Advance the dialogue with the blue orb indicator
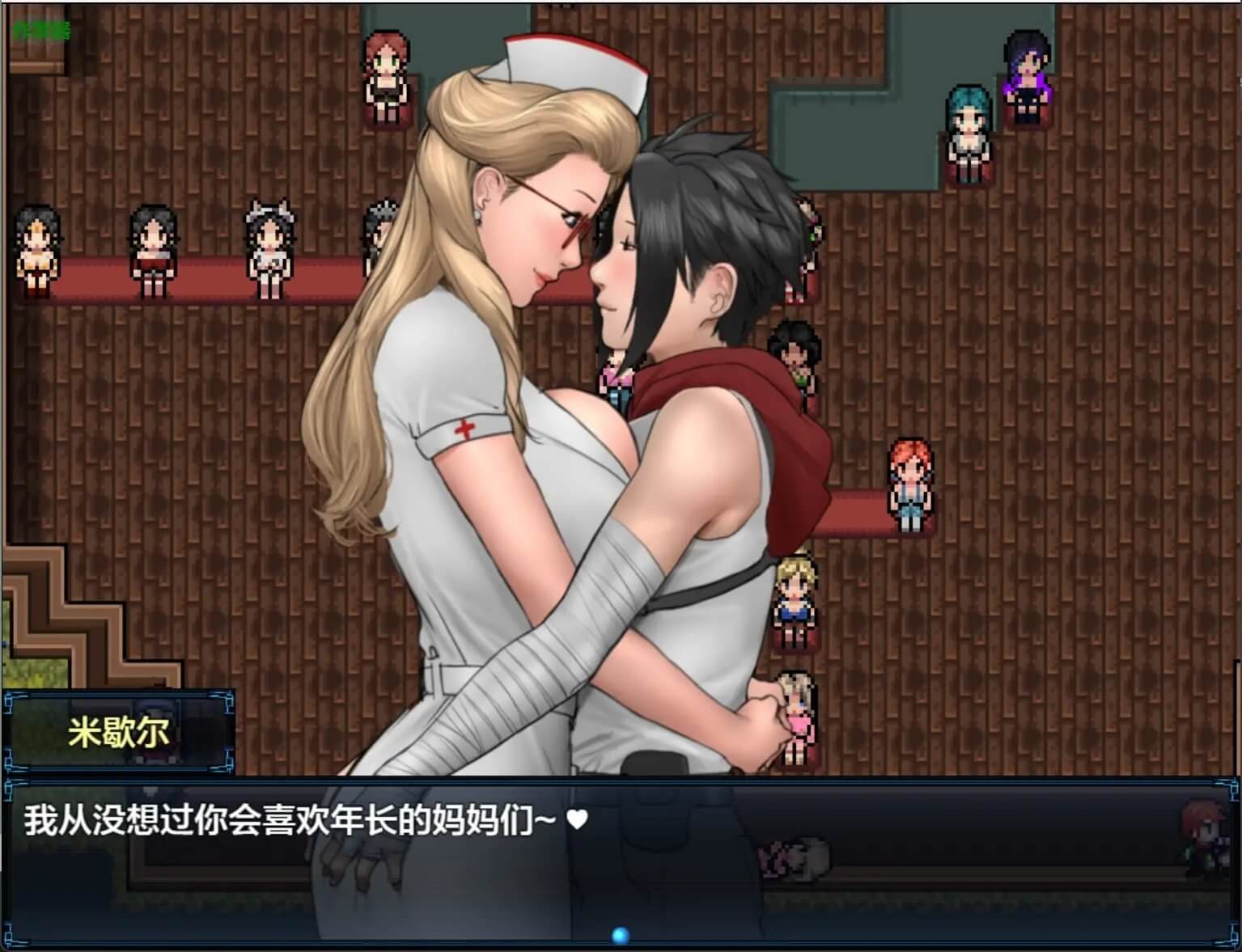Viewport: 1242px width, 952px height. pos(621,936)
